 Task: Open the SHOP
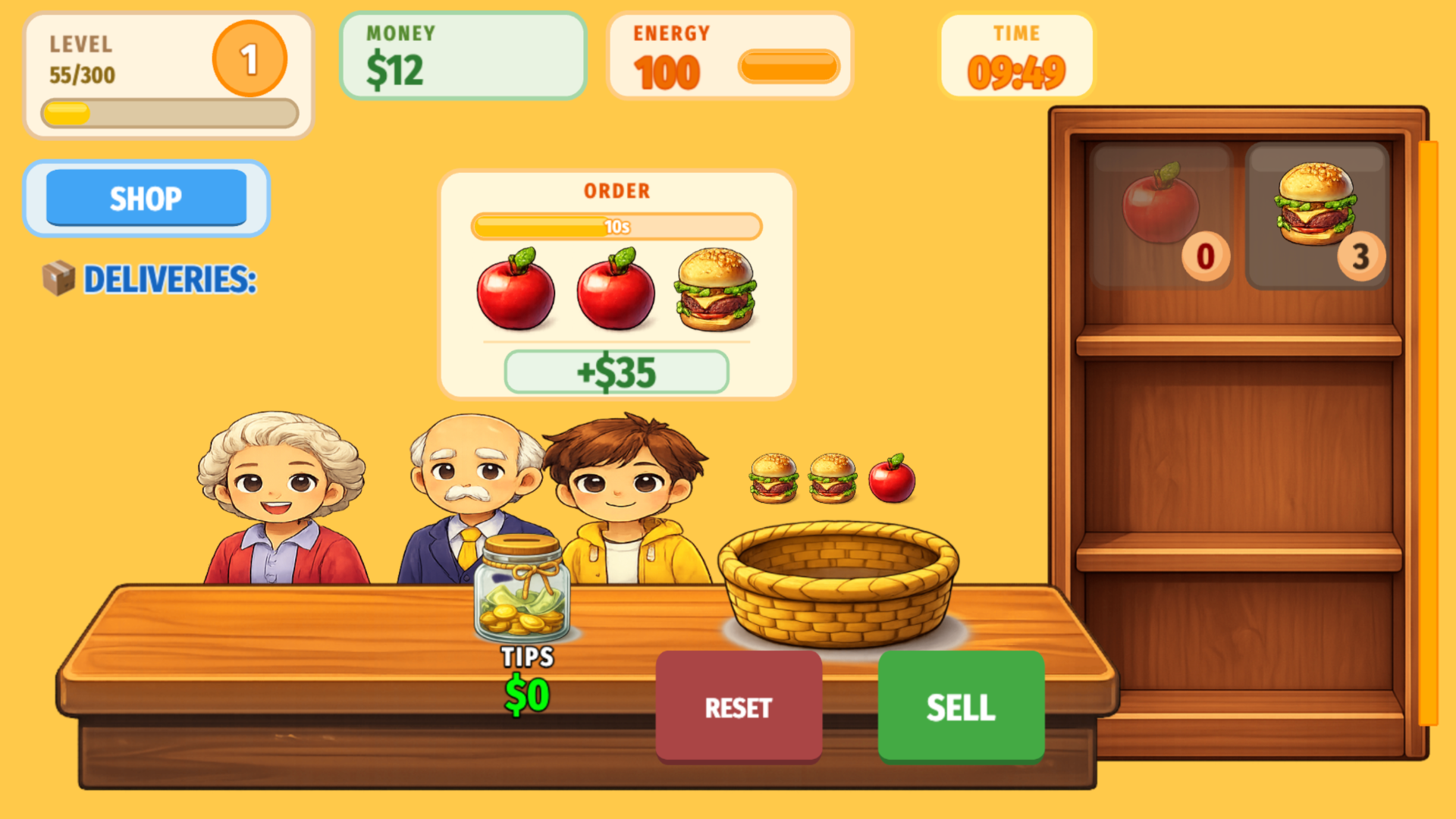(146, 199)
